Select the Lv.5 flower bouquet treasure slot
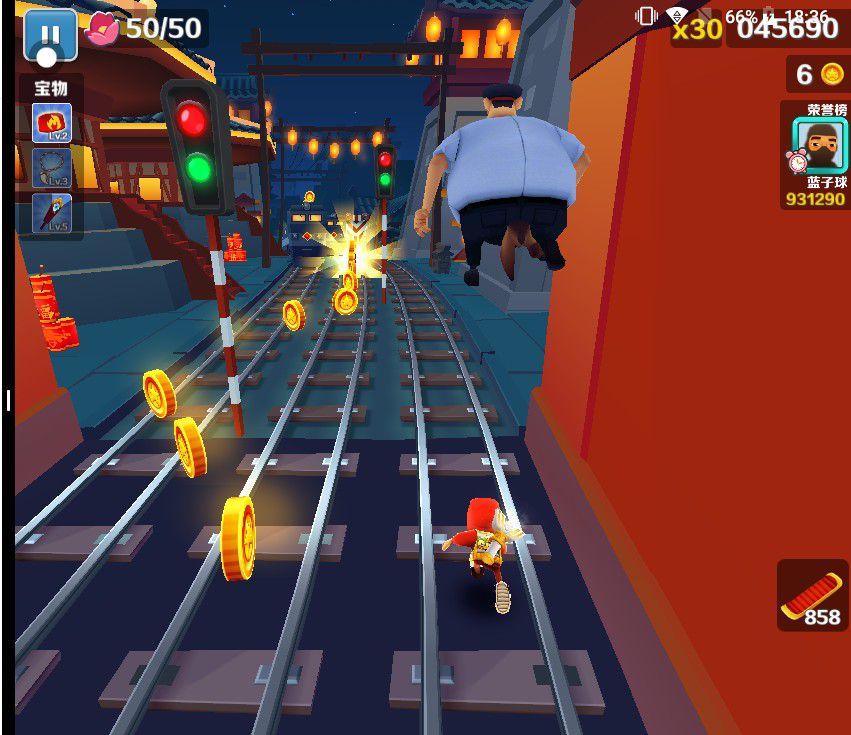This screenshot has height=735, width=851. [x=52, y=212]
